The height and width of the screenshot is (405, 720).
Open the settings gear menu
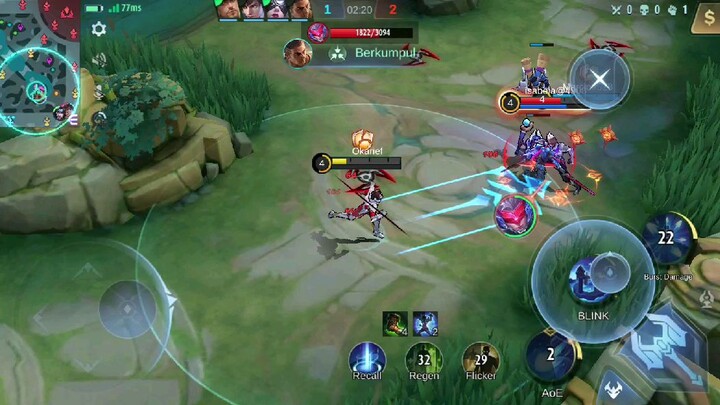point(99,30)
